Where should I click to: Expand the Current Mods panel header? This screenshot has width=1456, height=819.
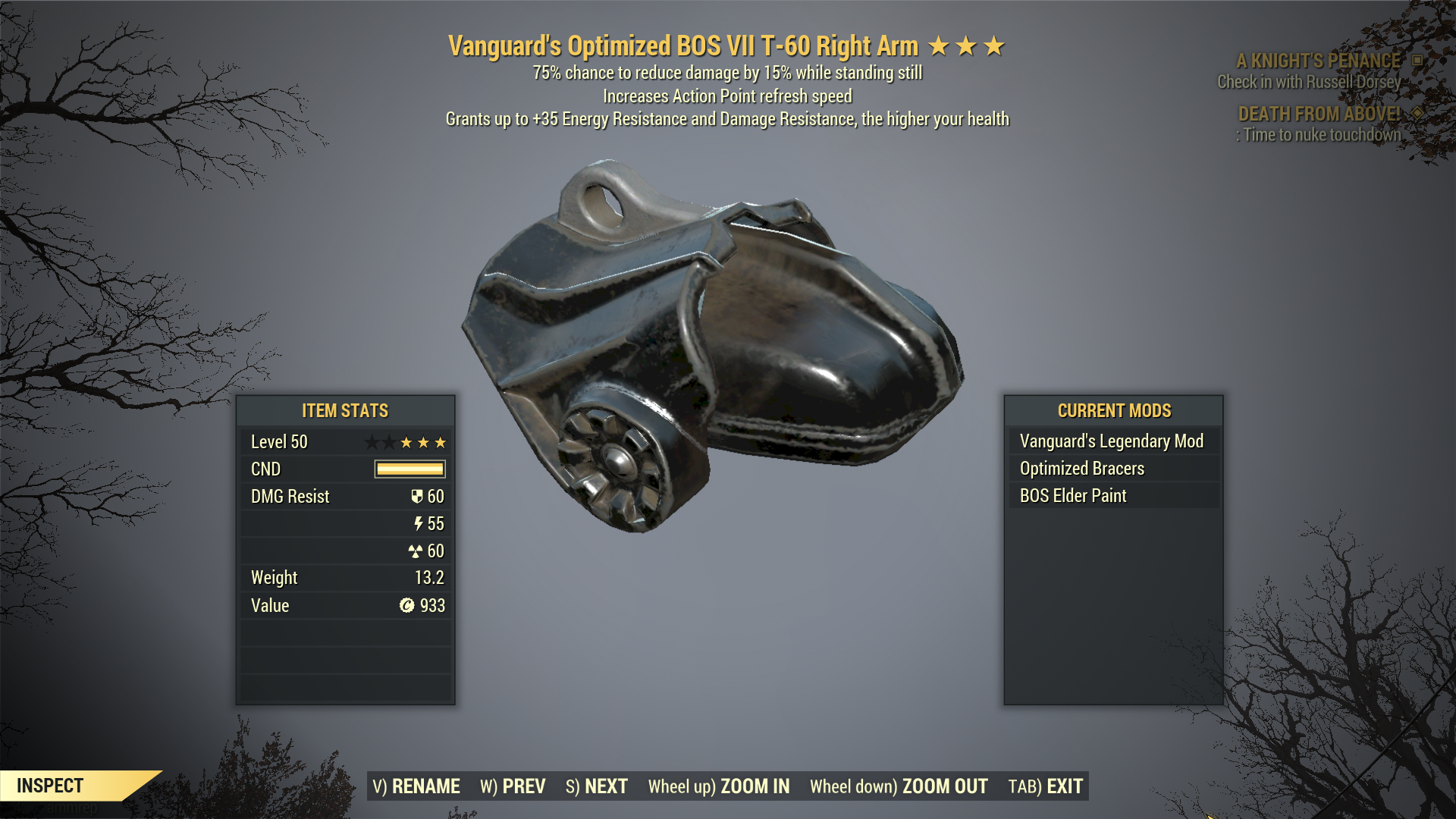coord(1114,411)
